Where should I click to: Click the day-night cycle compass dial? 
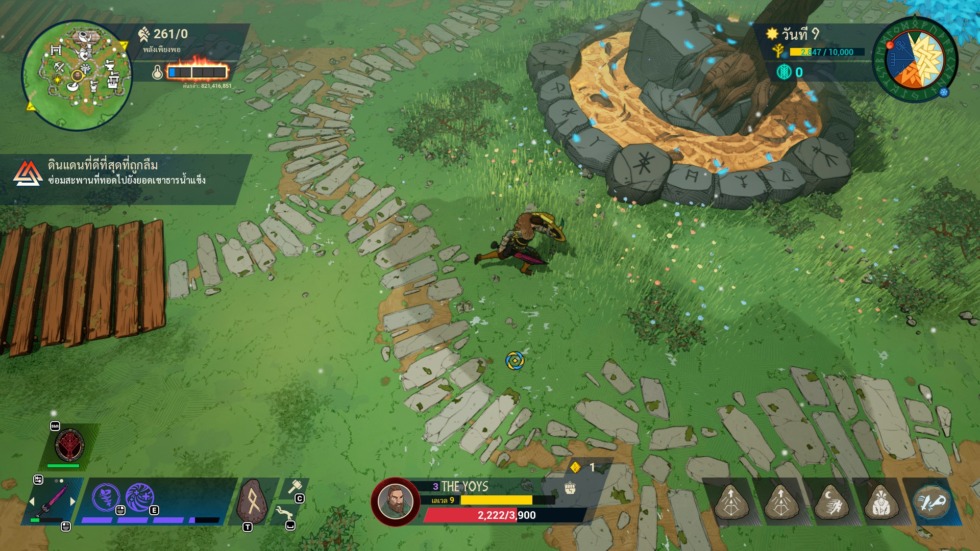(x=914, y=58)
